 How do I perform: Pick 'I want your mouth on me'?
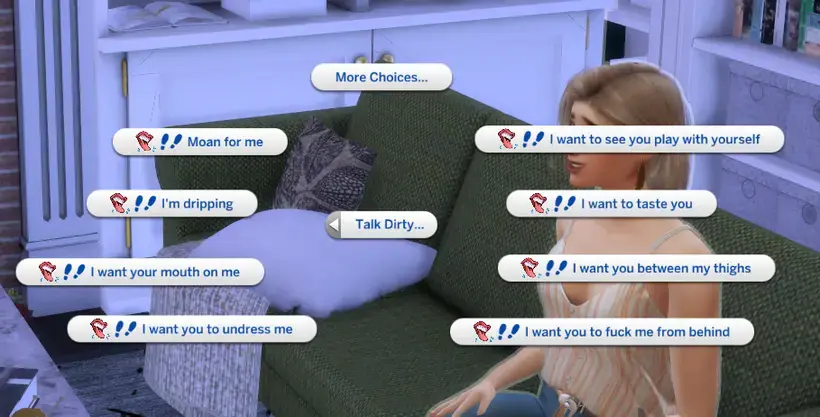pos(140,271)
